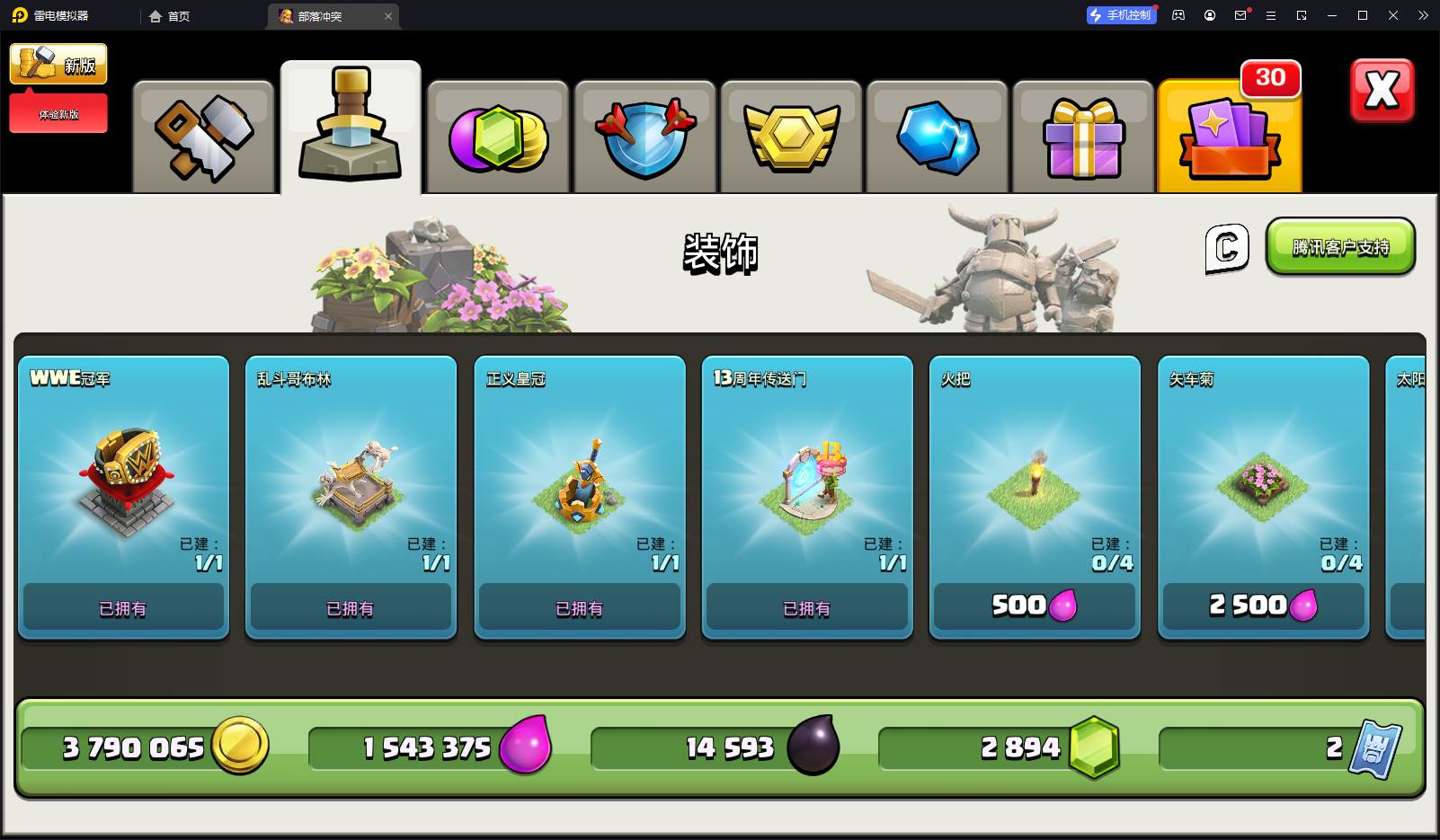This screenshot has height=840, width=1440.
Task: Tap the creator code C icon
Action: (1227, 248)
